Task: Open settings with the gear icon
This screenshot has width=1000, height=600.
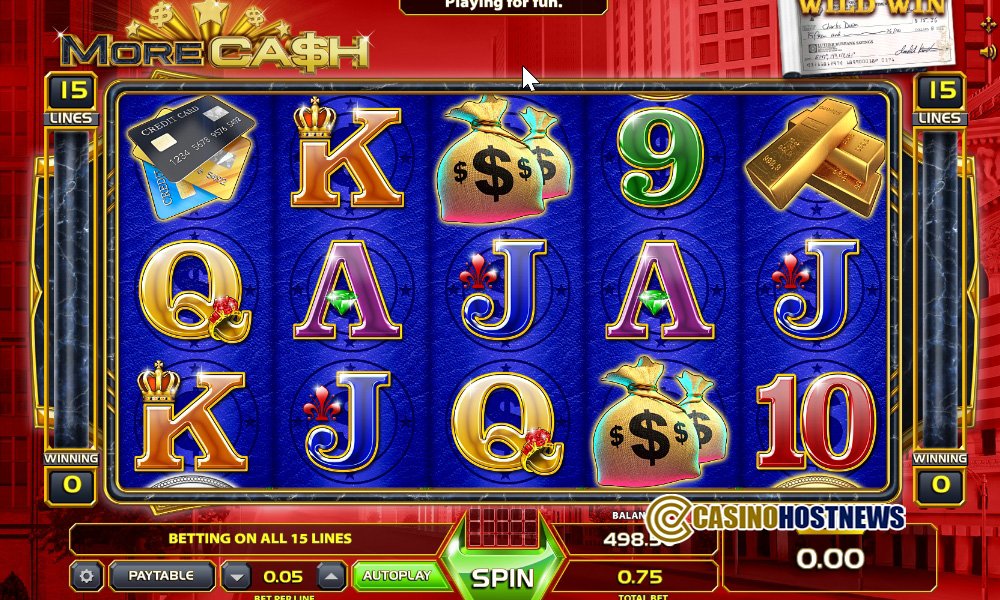Action: tap(86, 576)
